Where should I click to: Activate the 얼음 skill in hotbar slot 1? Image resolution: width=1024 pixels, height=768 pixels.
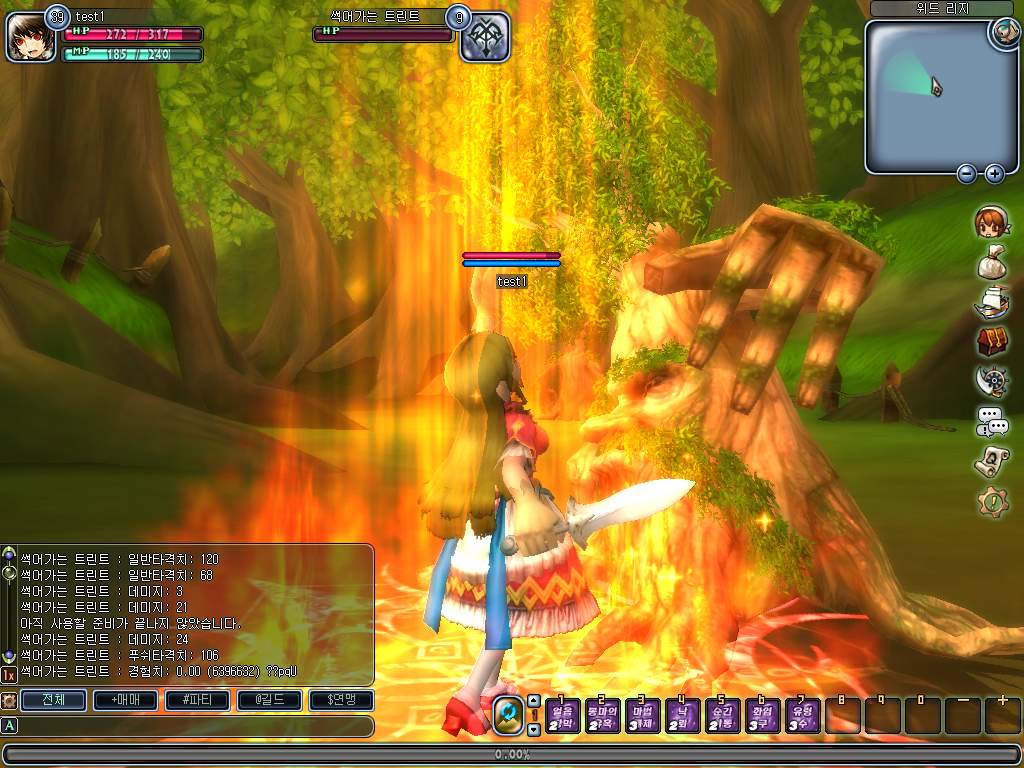click(563, 716)
